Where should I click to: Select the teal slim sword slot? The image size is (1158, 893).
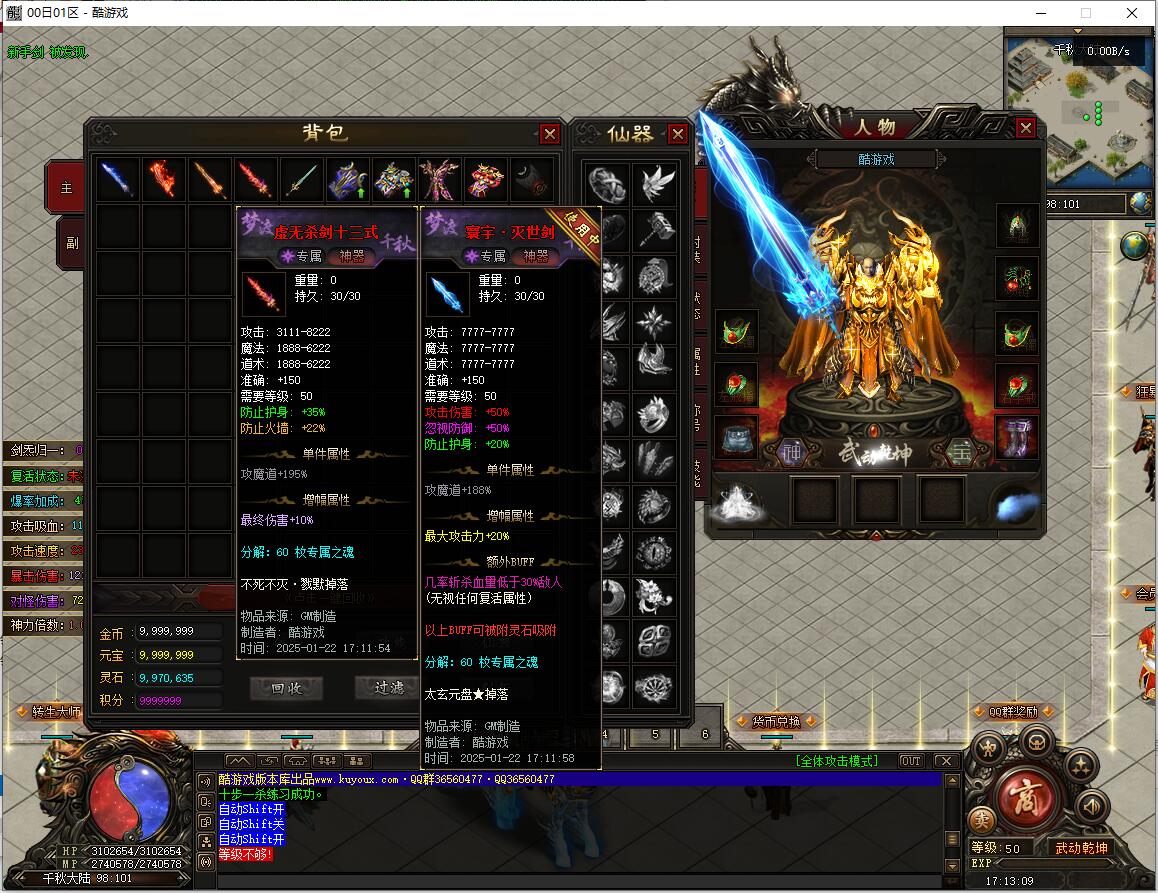302,180
